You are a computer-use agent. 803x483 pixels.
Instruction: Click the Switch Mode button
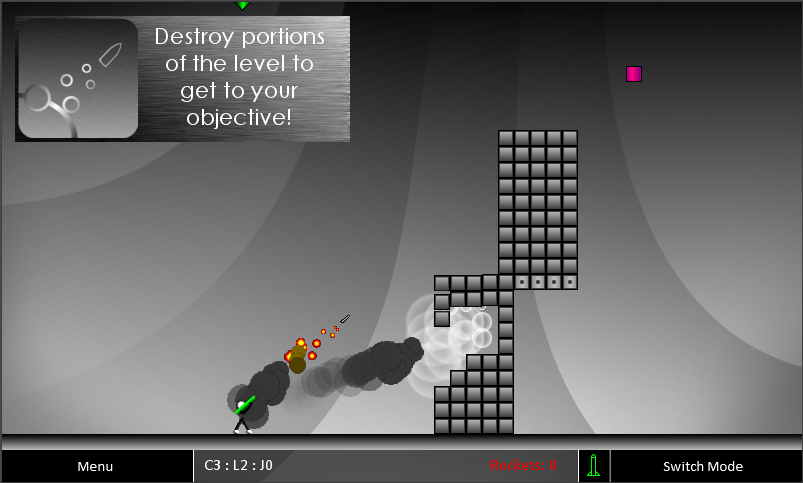[x=703, y=466]
